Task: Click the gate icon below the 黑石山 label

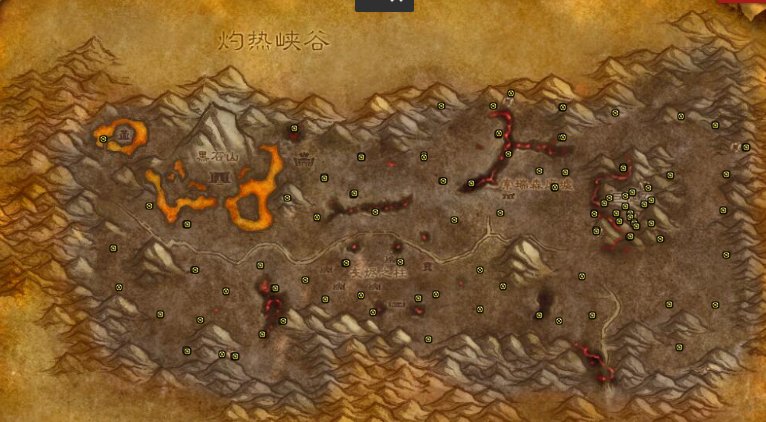Action: (215, 177)
